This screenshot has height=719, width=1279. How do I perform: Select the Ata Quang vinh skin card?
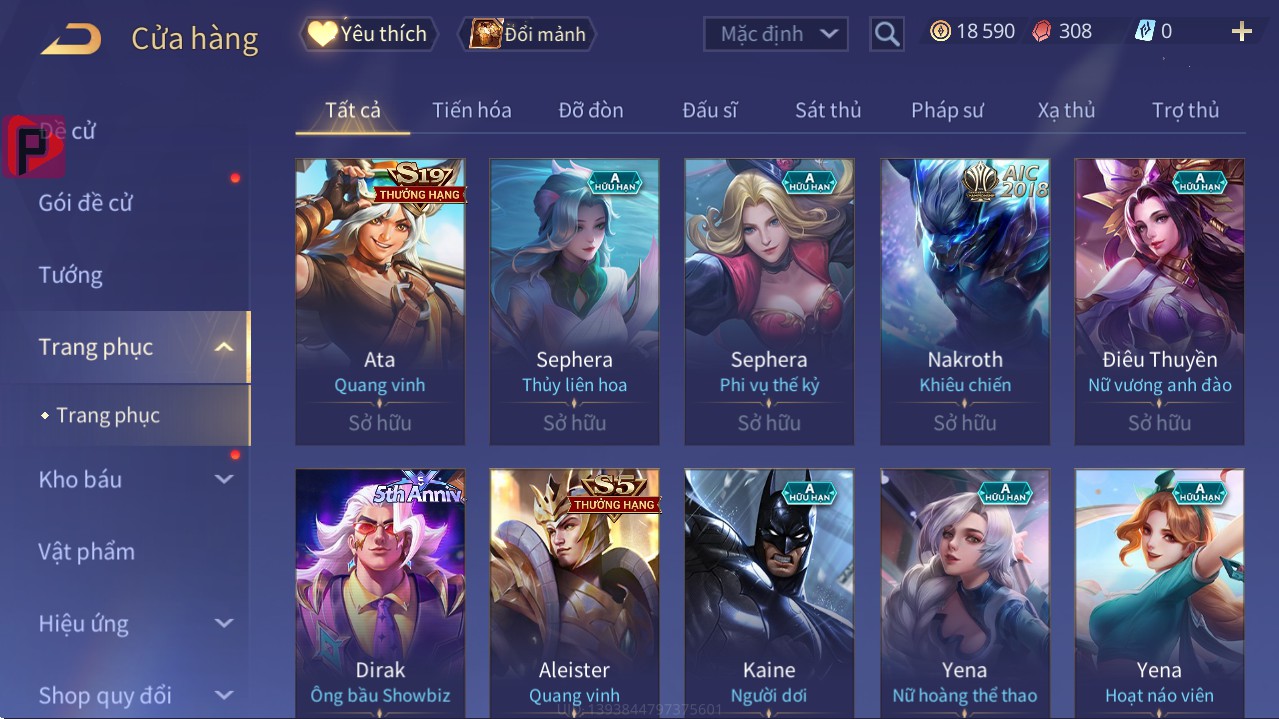point(380,300)
